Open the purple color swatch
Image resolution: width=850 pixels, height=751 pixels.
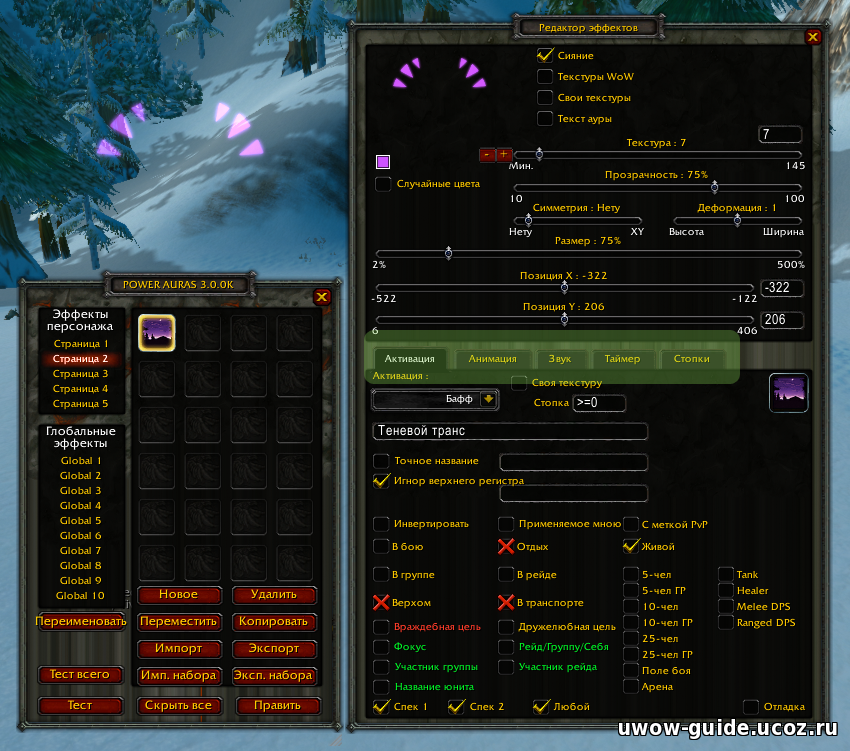coord(383,162)
